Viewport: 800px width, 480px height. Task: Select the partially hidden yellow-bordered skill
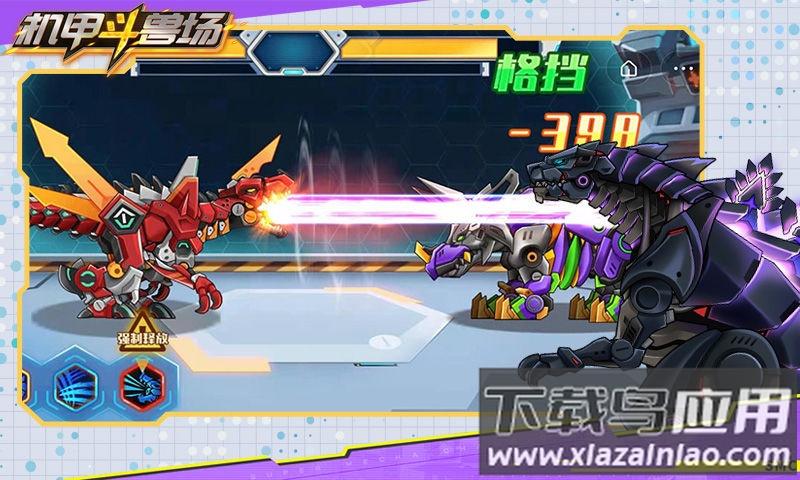(25, 383)
